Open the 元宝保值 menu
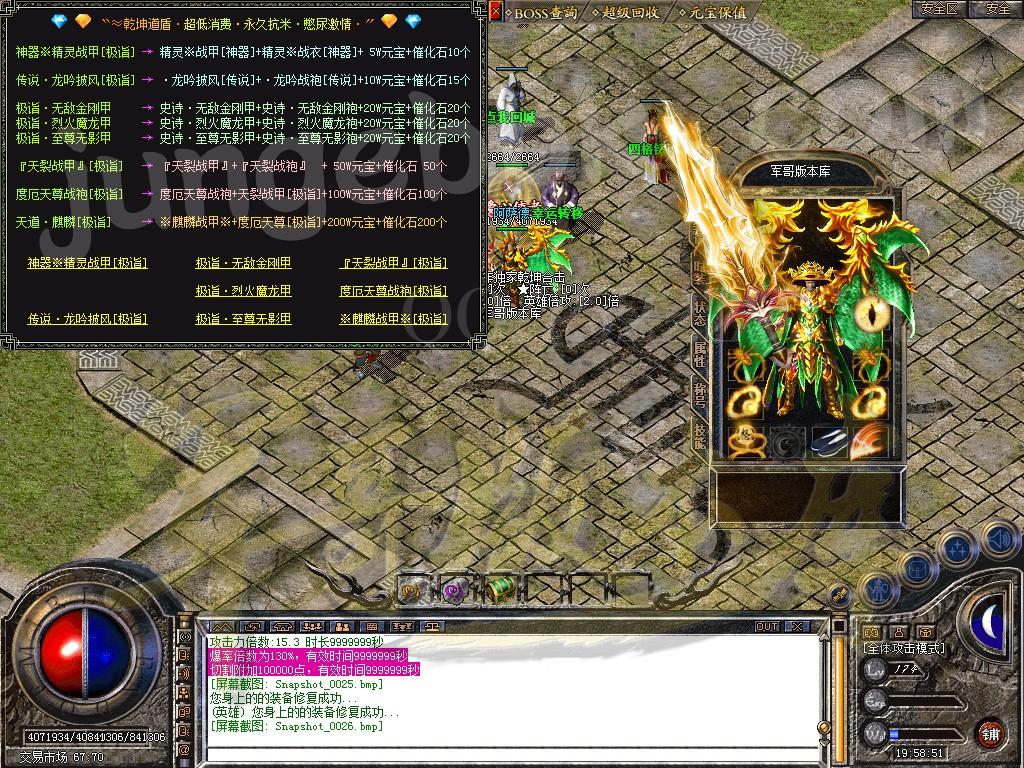 point(714,12)
